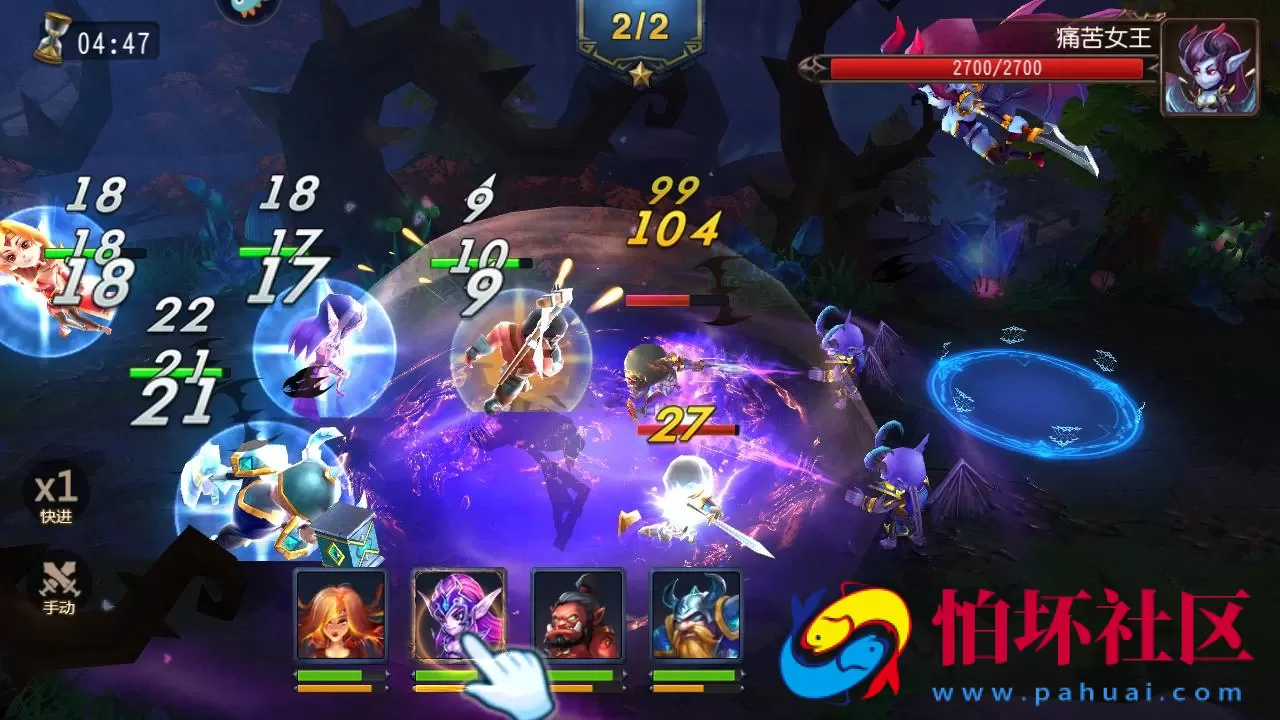Image resolution: width=1280 pixels, height=720 pixels.
Task: Select the horned-helmet dwarf hero portrait
Action: pyautogui.click(x=696, y=614)
